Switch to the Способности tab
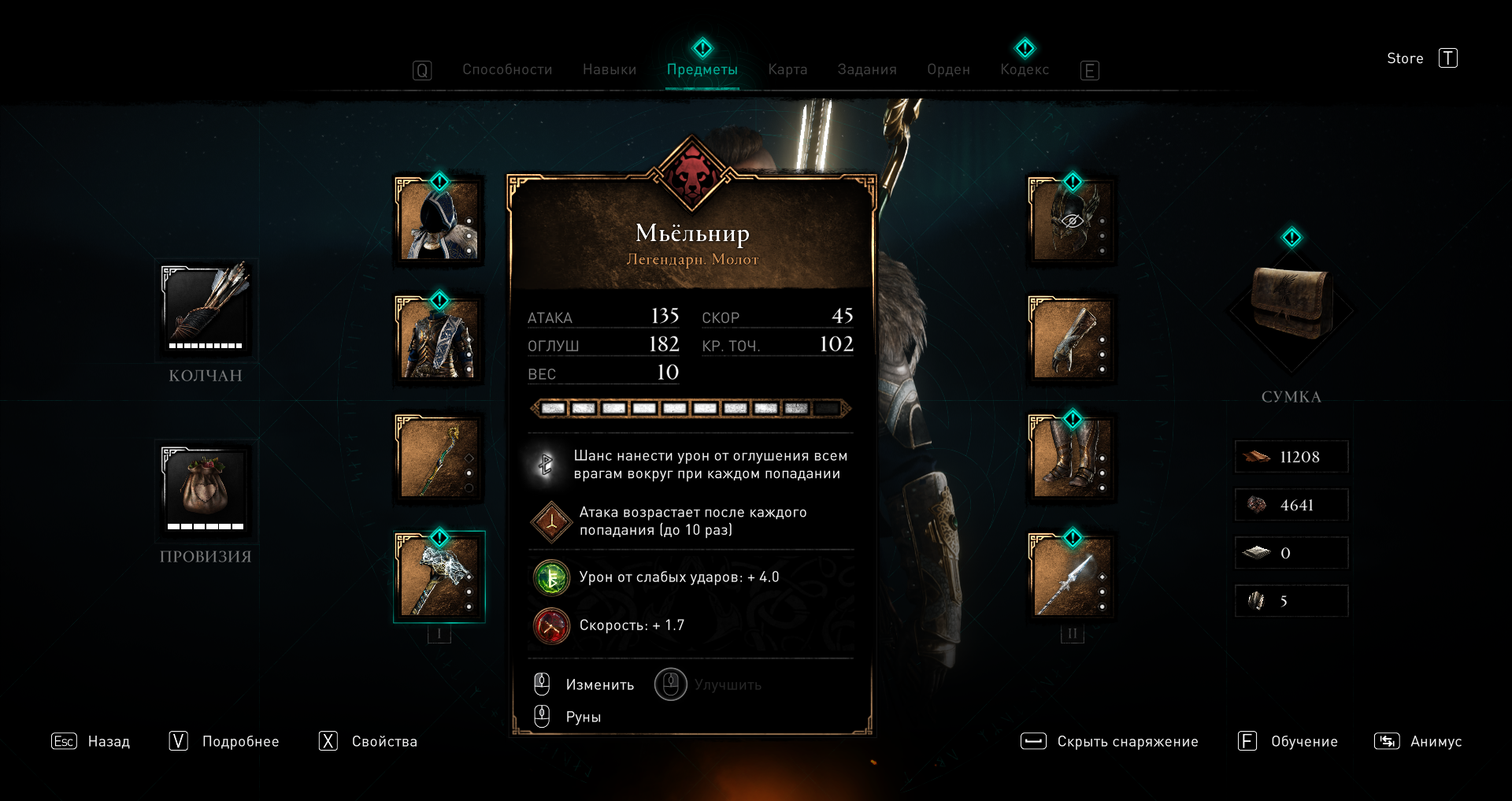1512x801 pixels. pyautogui.click(x=507, y=69)
